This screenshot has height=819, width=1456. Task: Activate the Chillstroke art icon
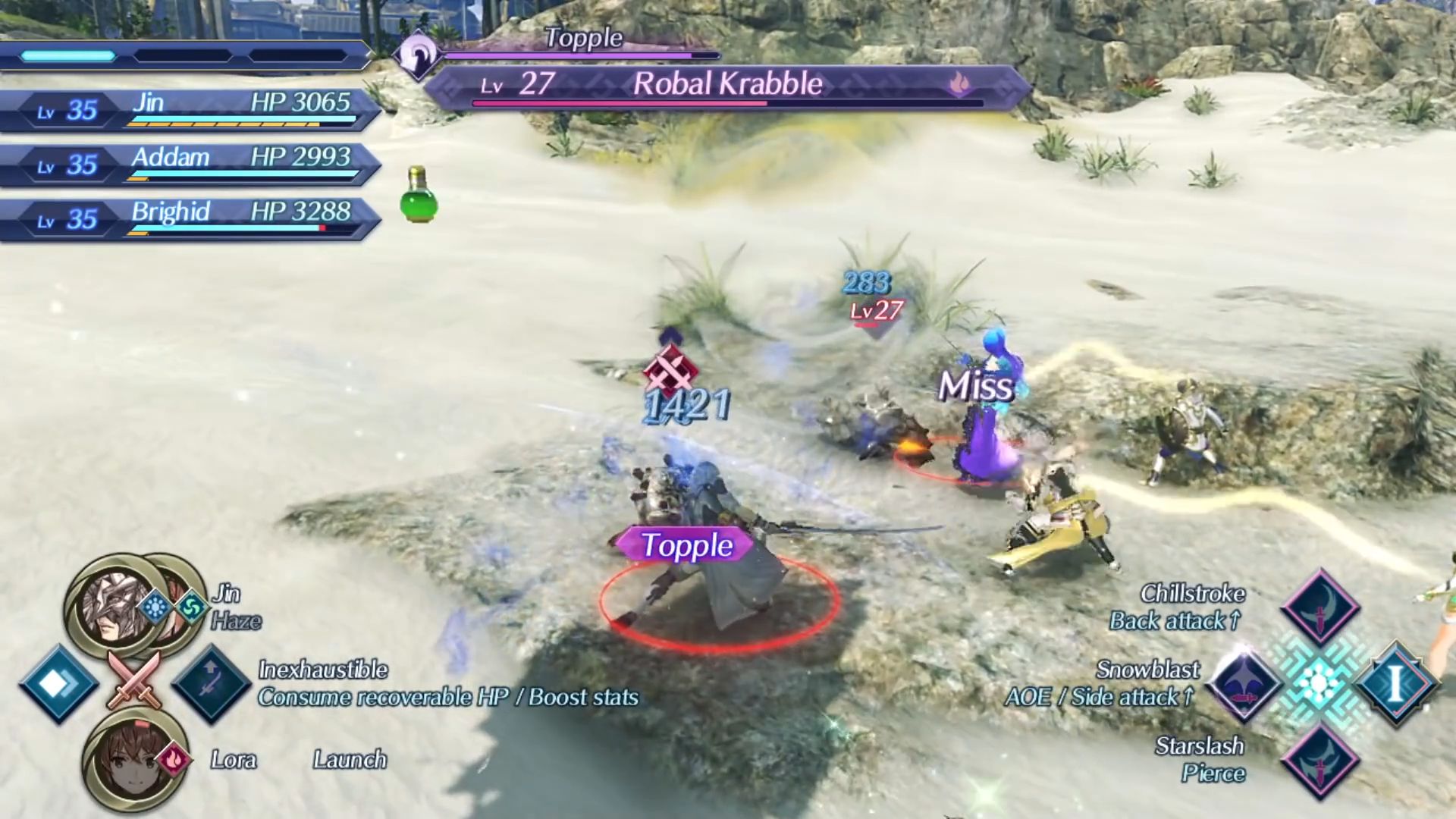click(x=1319, y=607)
